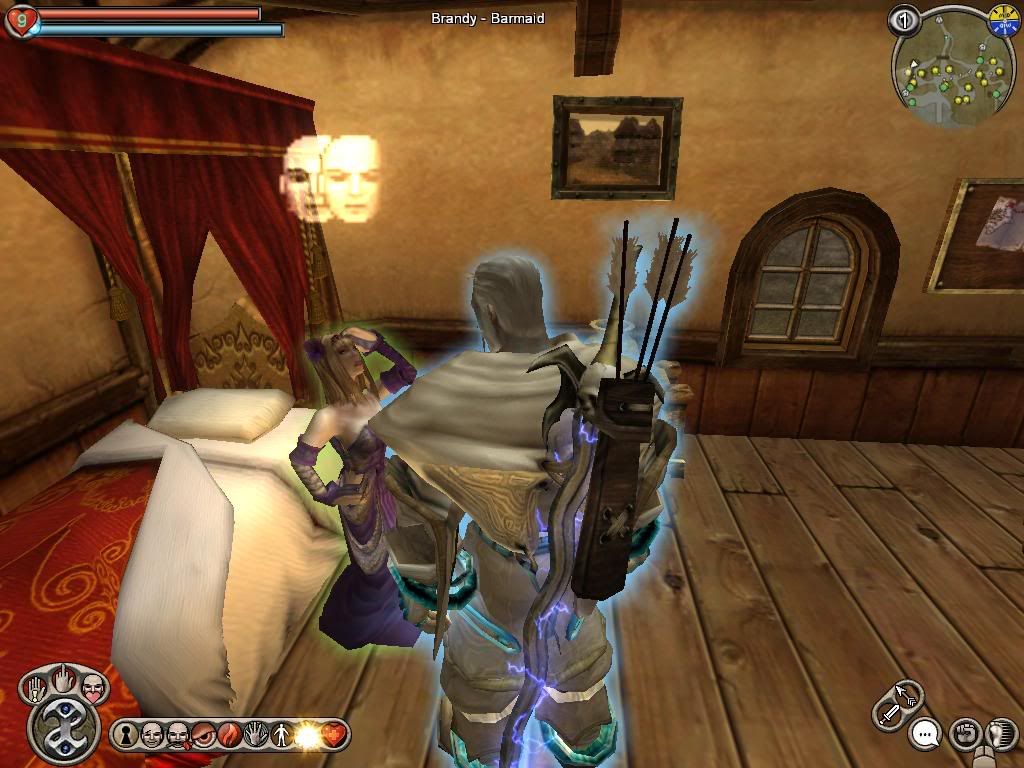Viewport: 1024px width, 768px height.
Task: Click the speech bubble talk icon
Action: (926, 736)
